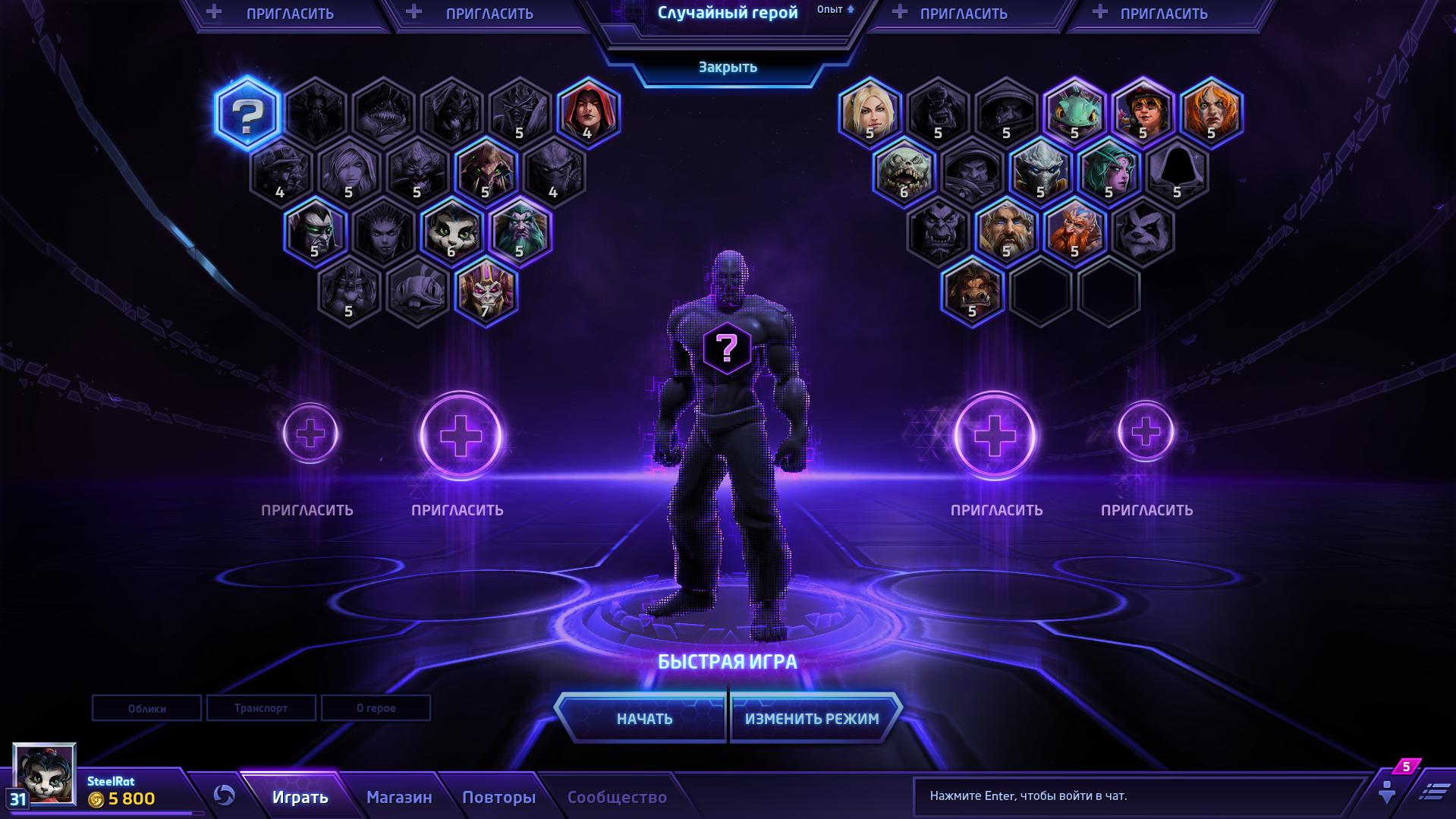Open SteelRat's panda profile portrait
Image resolution: width=1456 pixels, height=819 pixels.
(45, 774)
